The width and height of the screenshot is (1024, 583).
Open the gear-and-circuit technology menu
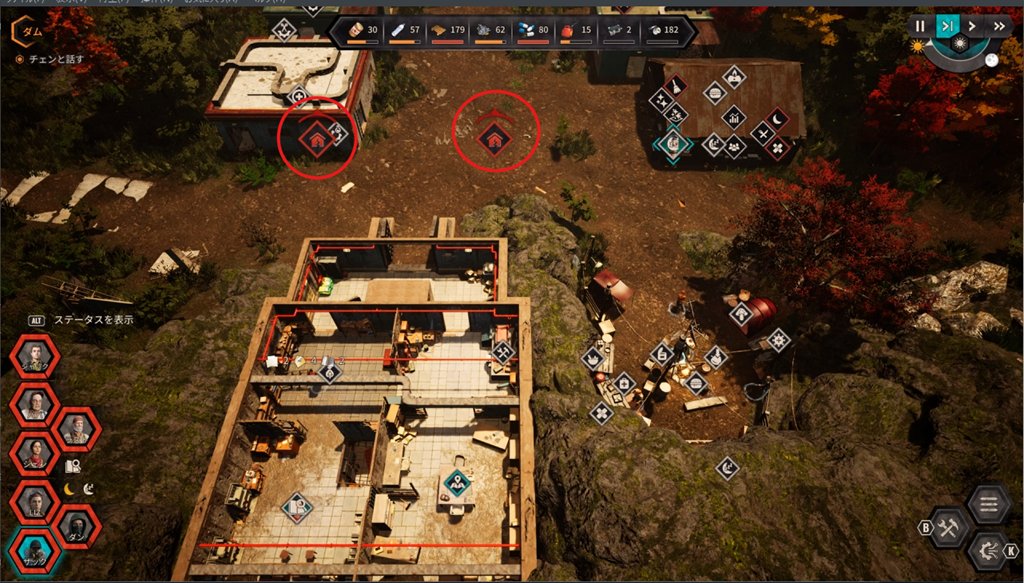point(988,550)
